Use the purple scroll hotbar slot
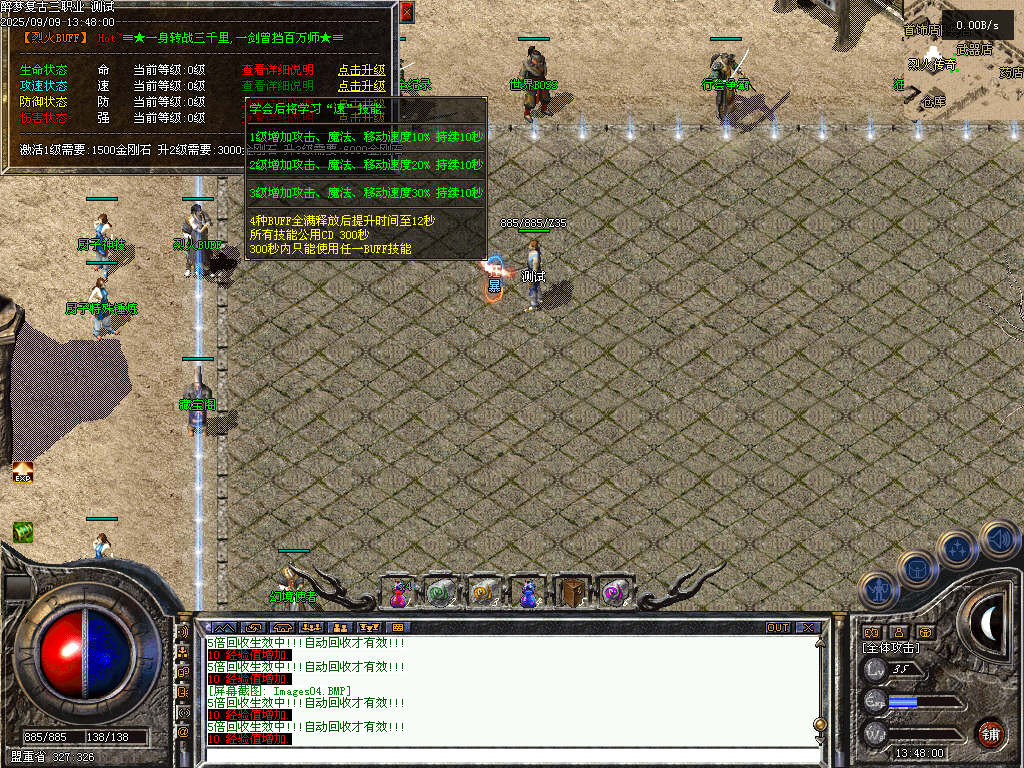Image resolution: width=1024 pixels, height=768 pixels. [x=611, y=593]
